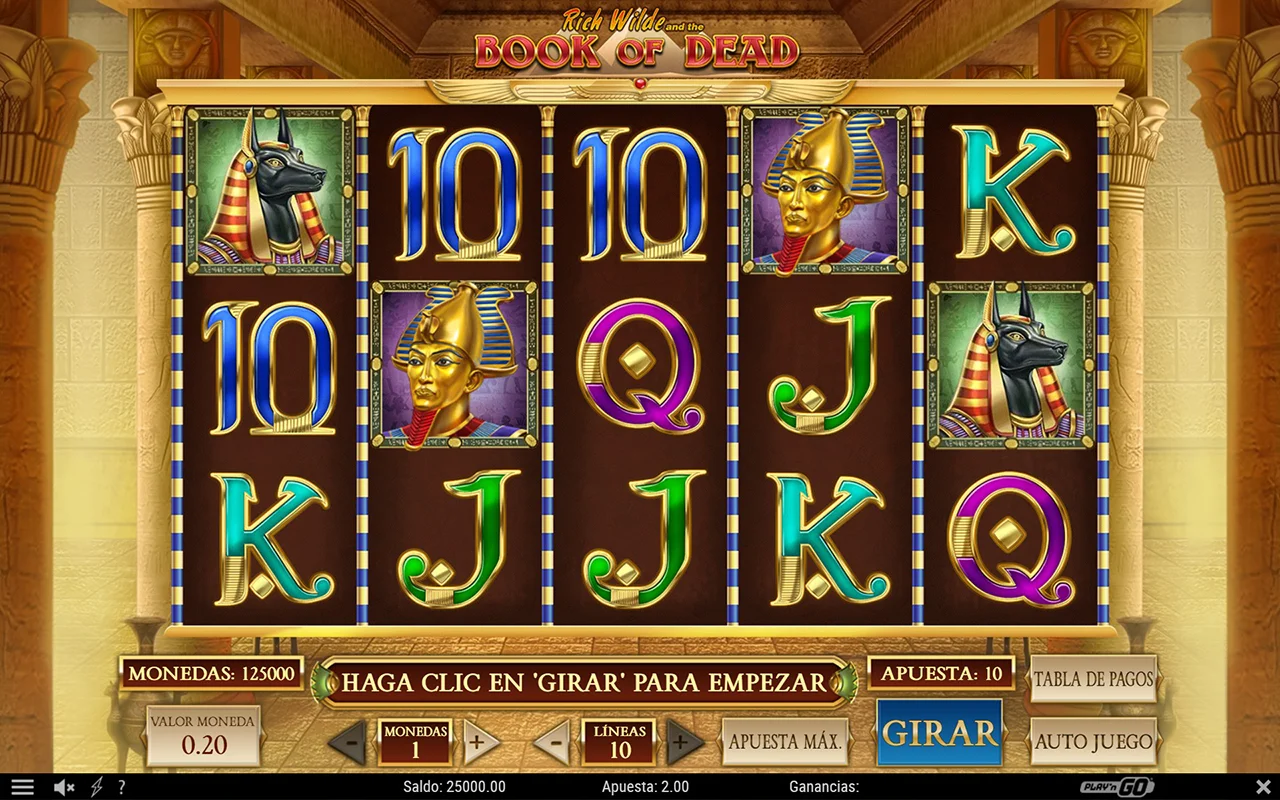This screenshot has height=800, width=1280.
Task: Toggle the lightning bolt fast play
Action: (97, 787)
